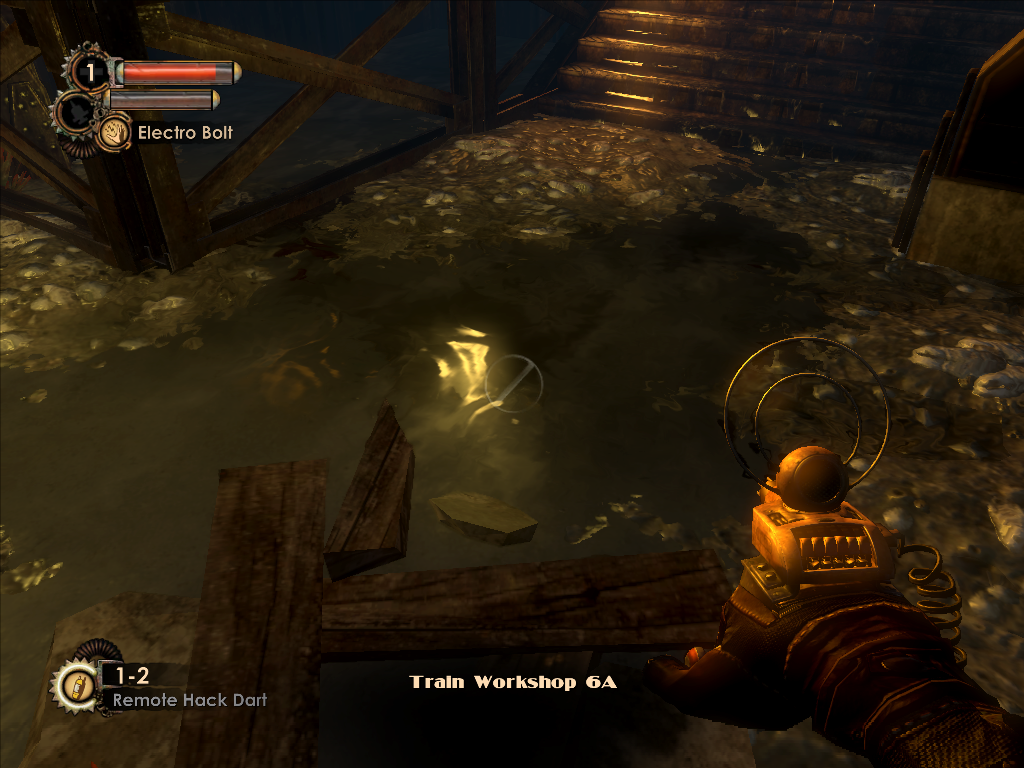Click the Remote Hack Dart ammo icon
This screenshot has height=768, width=1024.
(76, 686)
